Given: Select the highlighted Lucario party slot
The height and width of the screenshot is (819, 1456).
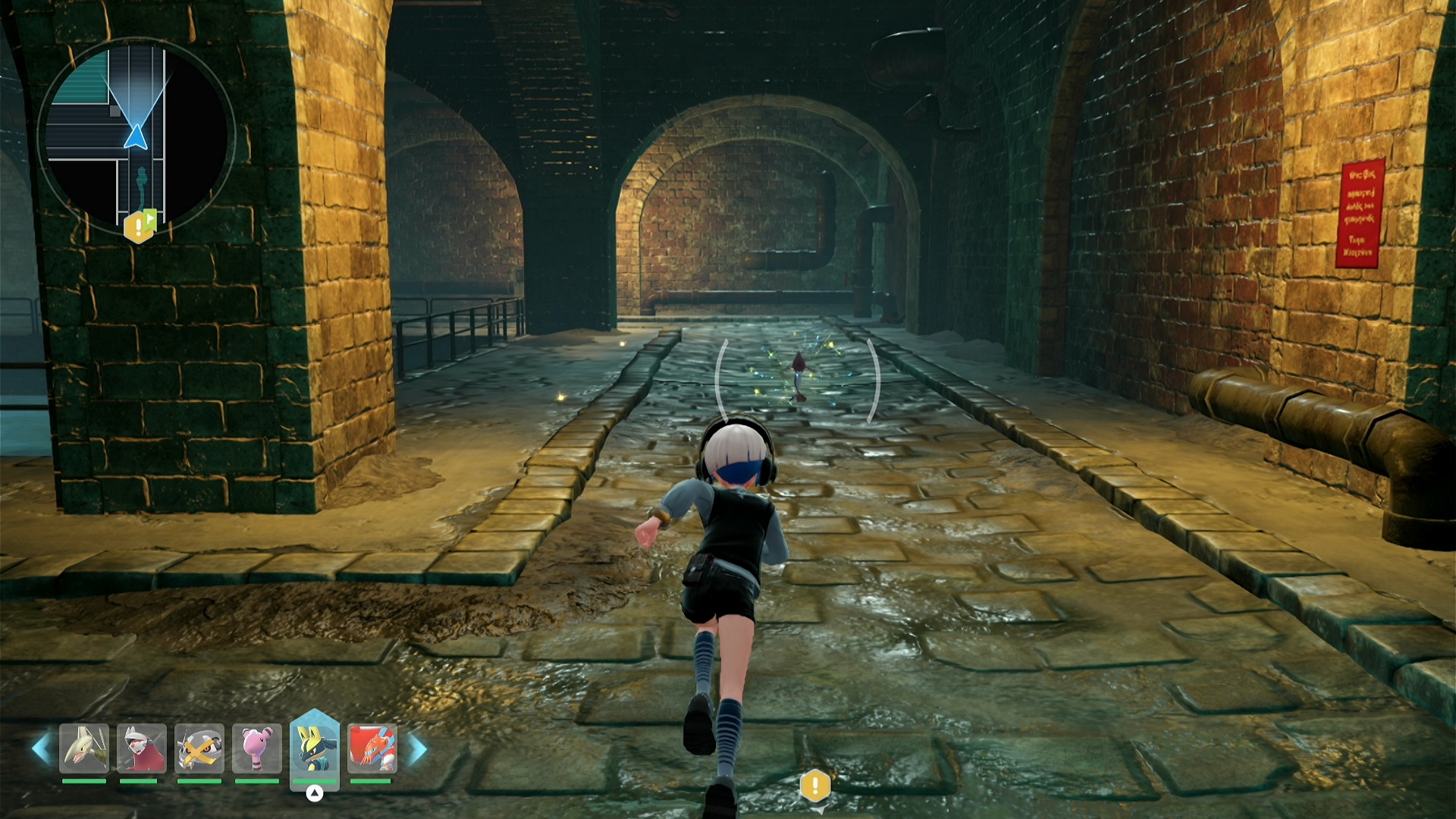Looking at the screenshot, I should point(315,747).
